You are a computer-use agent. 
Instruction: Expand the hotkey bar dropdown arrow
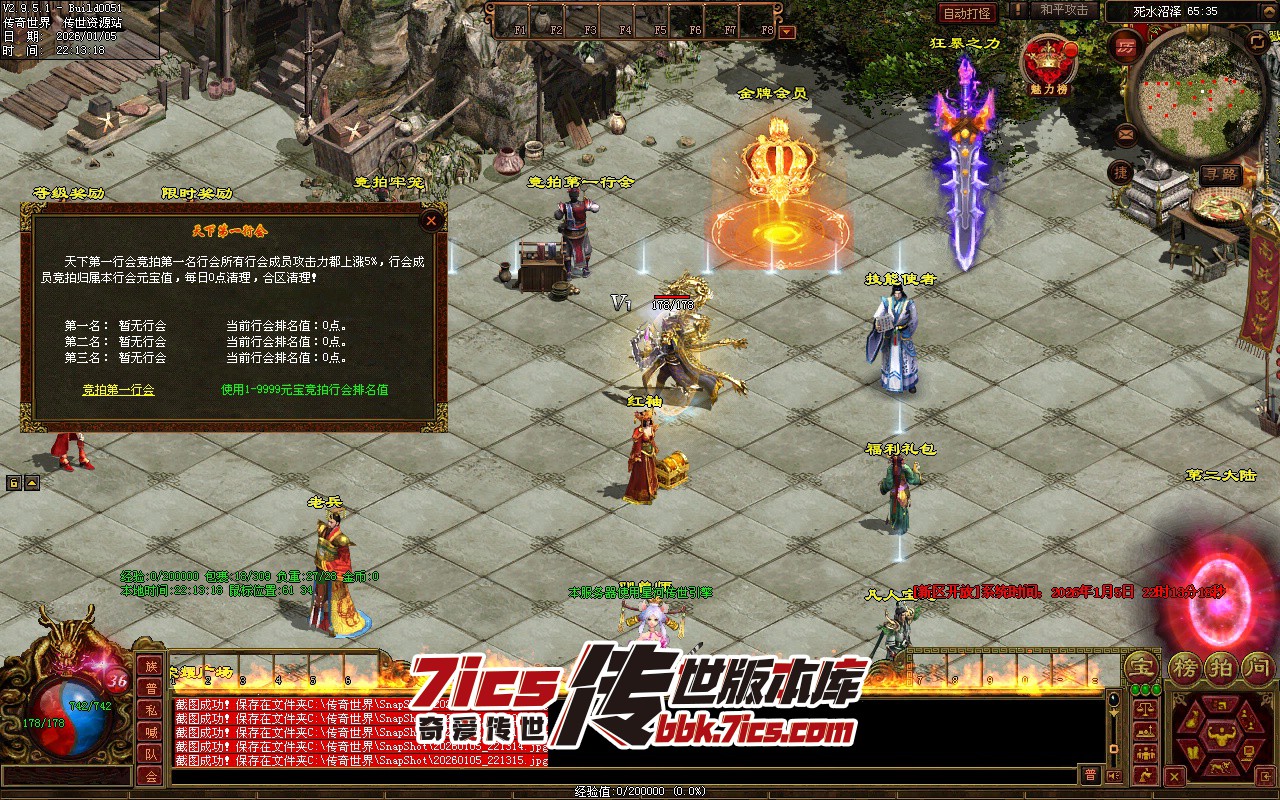pyautogui.click(x=787, y=31)
